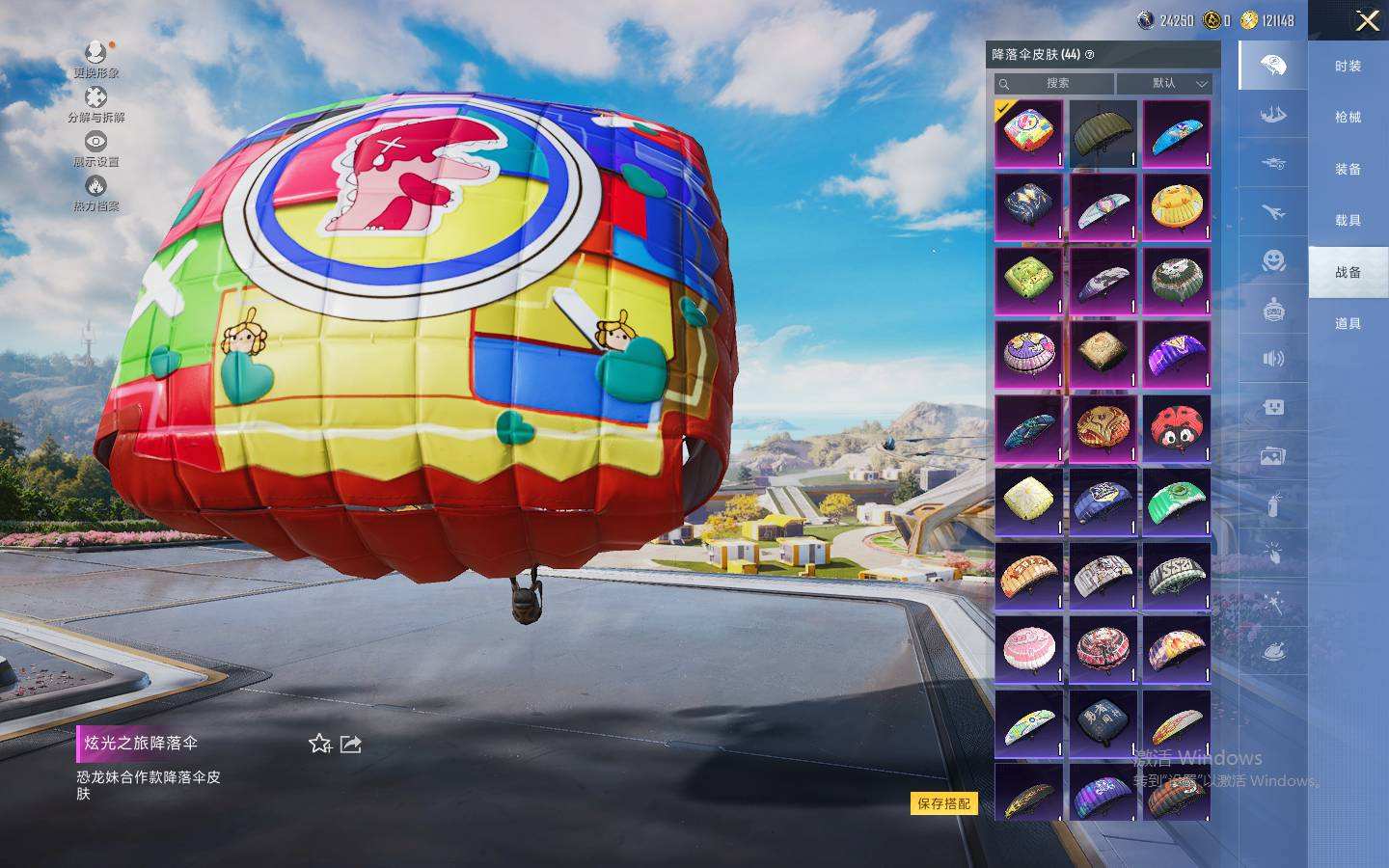The height and width of the screenshot is (868, 1389).
Task: Open the 热力档案 icon
Action: 95,192
